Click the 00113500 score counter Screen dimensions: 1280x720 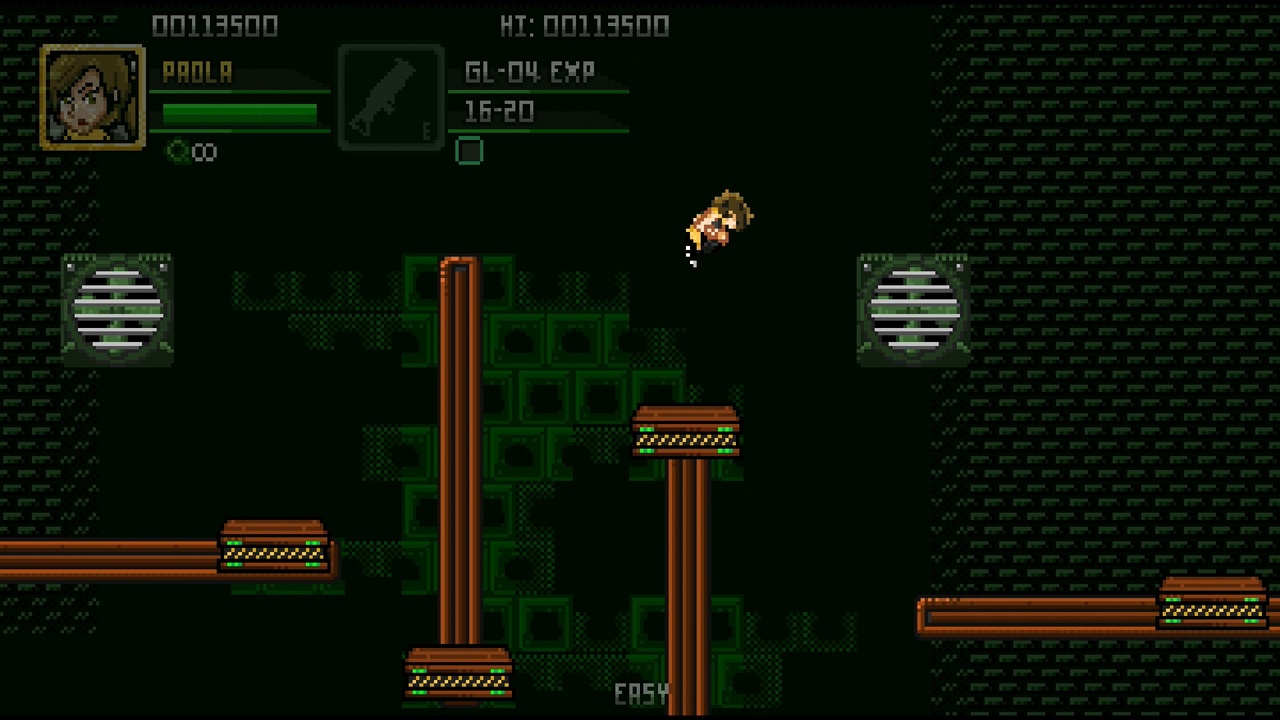(216, 26)
